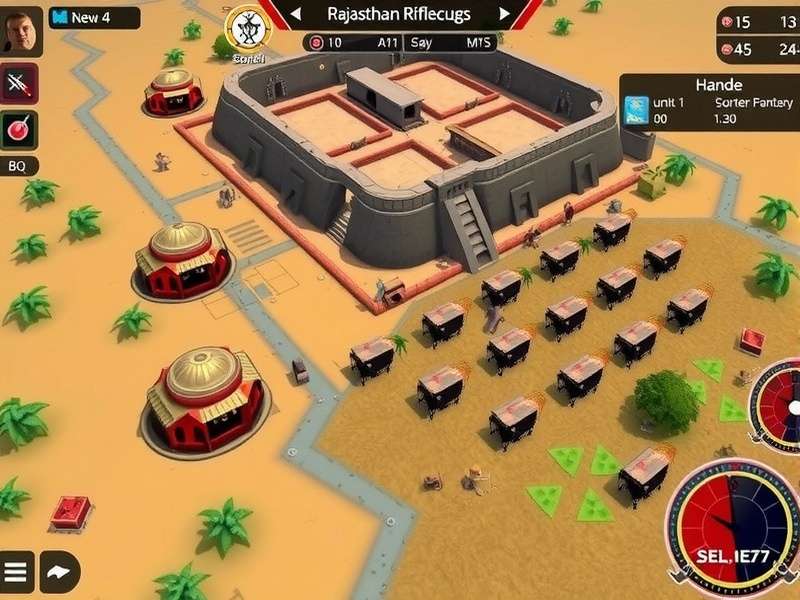
Task: Show the previous unit with the left arrow
Action: click(294, 14)
